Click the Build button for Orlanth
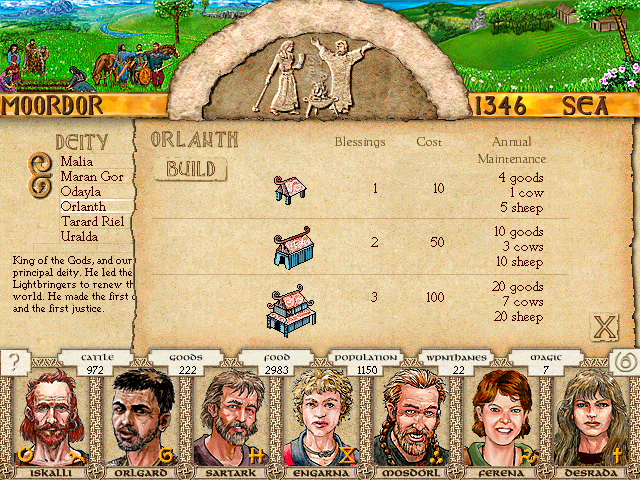 click(190, 169)
